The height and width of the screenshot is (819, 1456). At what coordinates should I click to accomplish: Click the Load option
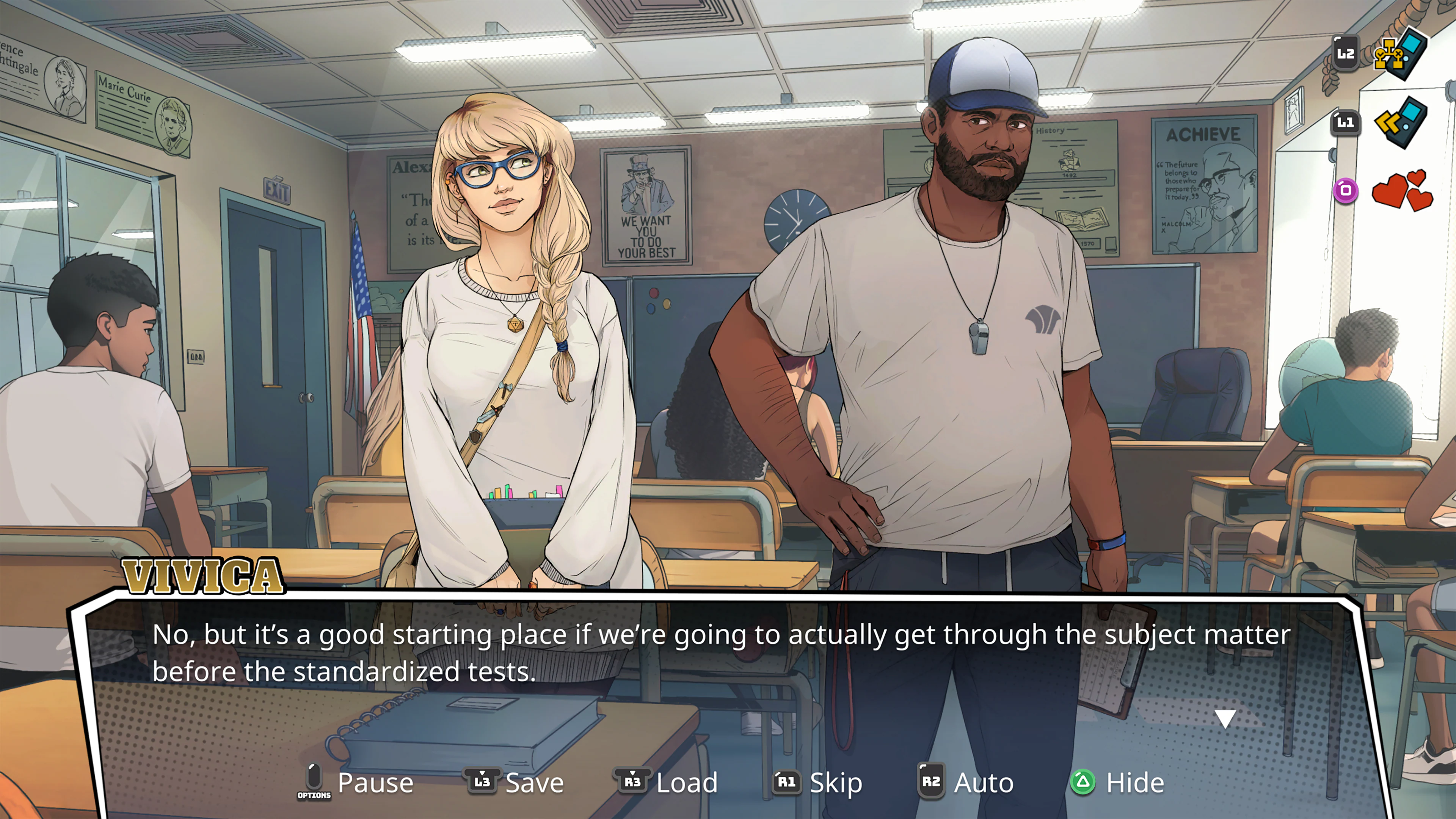pyautogui.click(x=687, y=783)
